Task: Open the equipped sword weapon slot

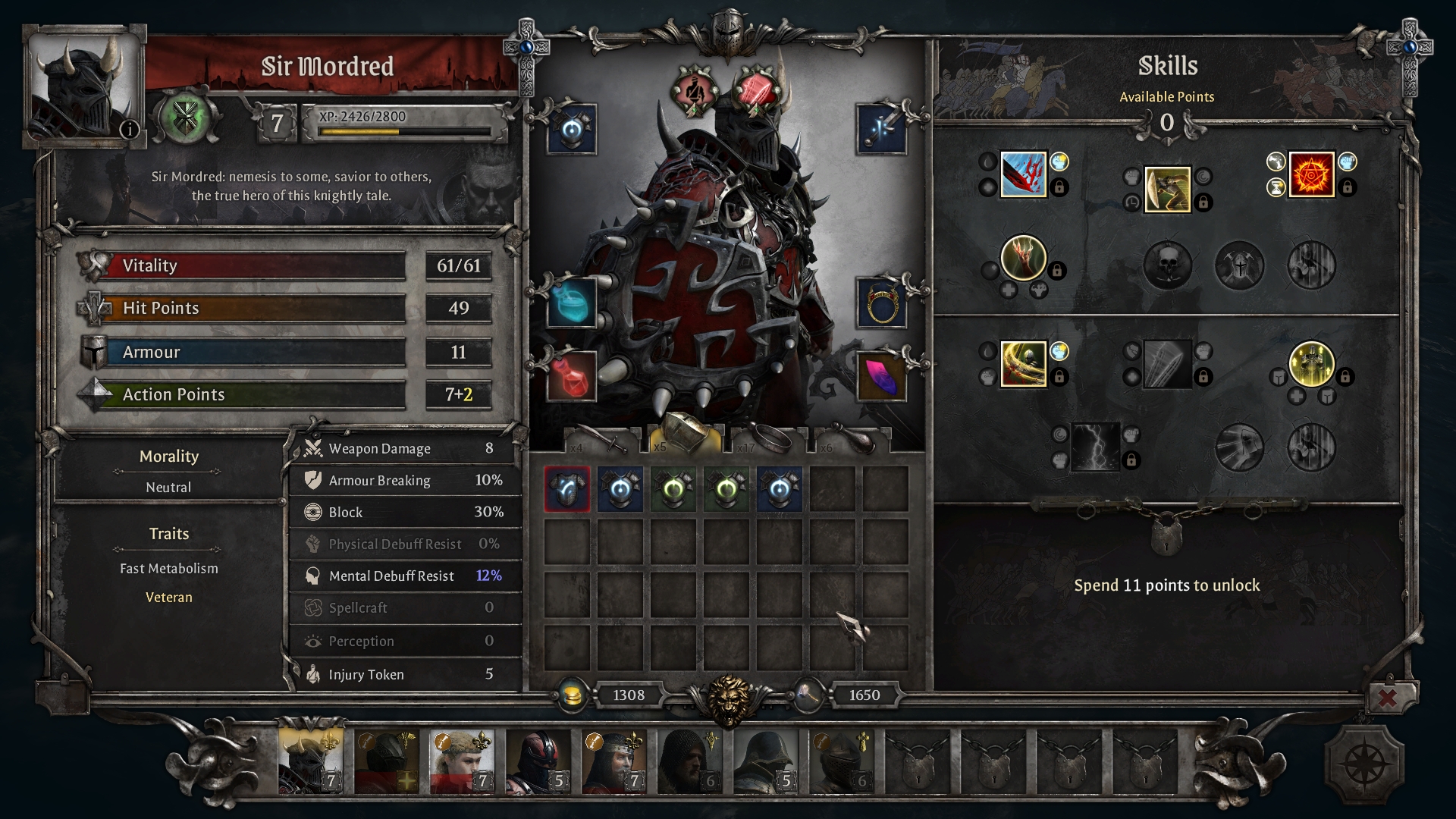Action: (x=881, y=129)
